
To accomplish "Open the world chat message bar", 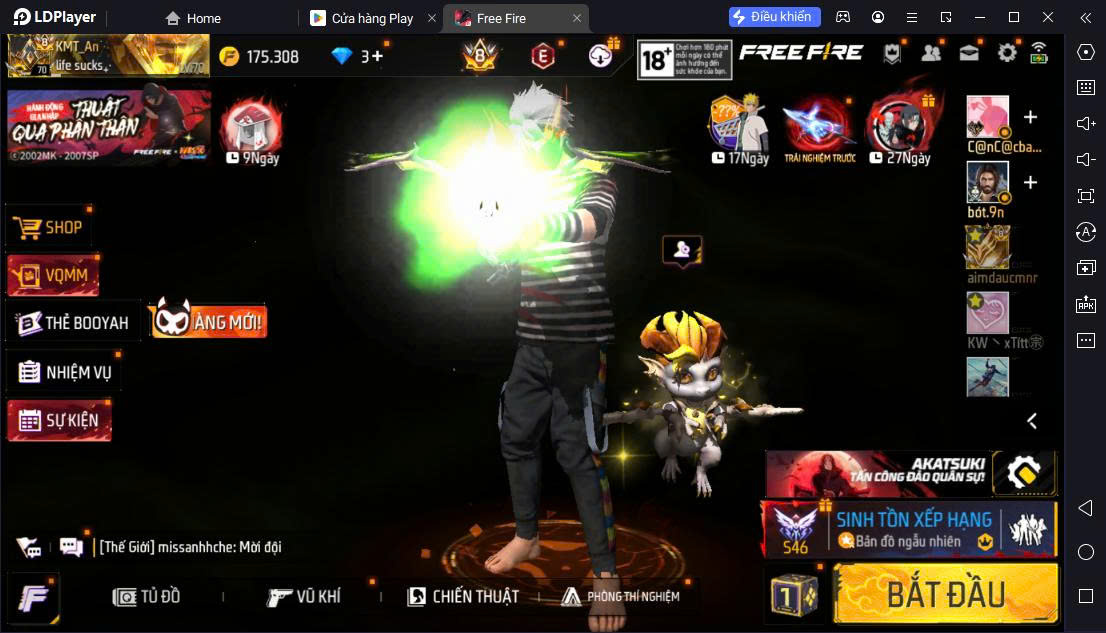I will click(190, 547).
